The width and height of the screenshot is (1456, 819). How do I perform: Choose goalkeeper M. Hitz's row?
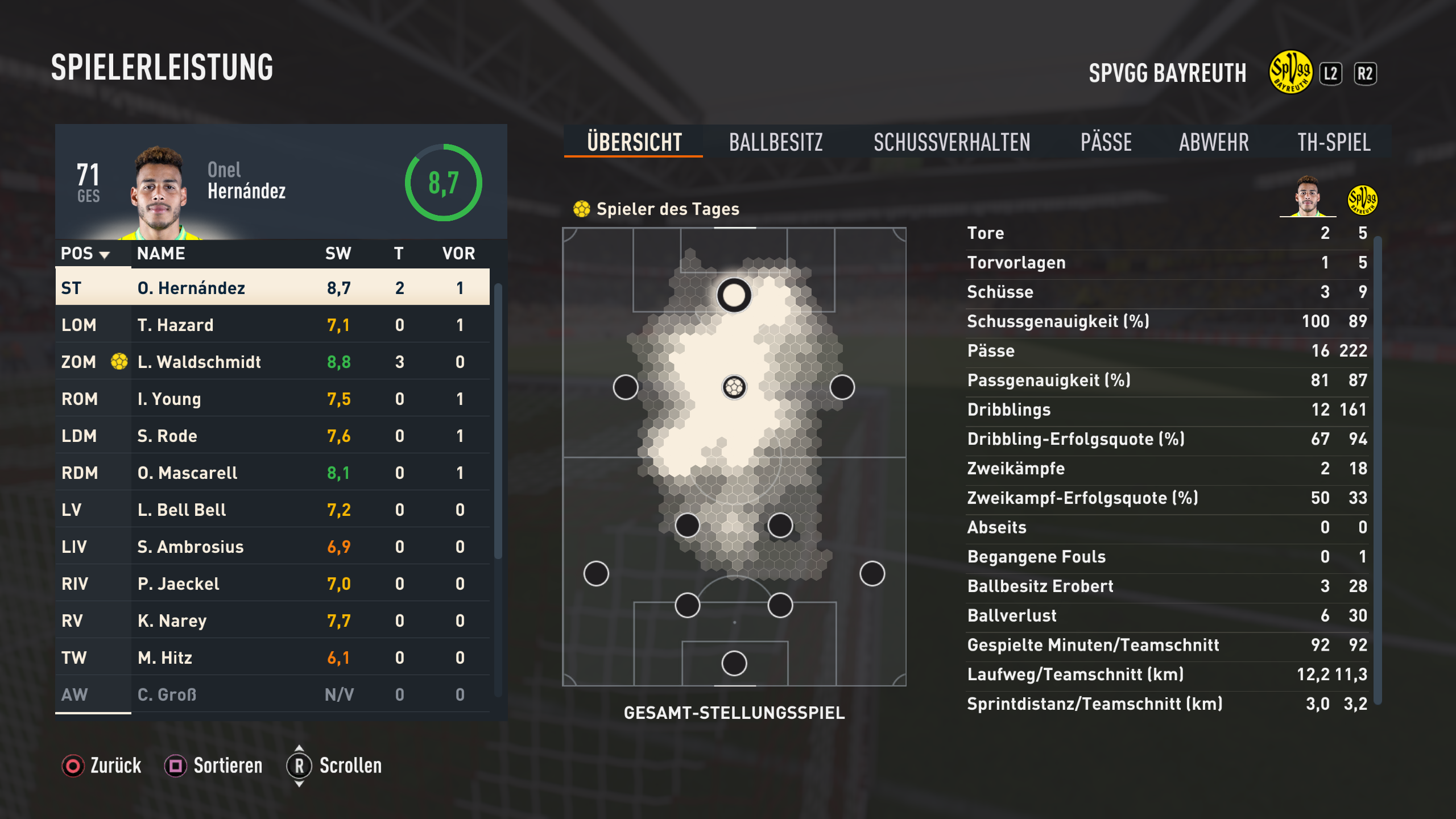272,657
